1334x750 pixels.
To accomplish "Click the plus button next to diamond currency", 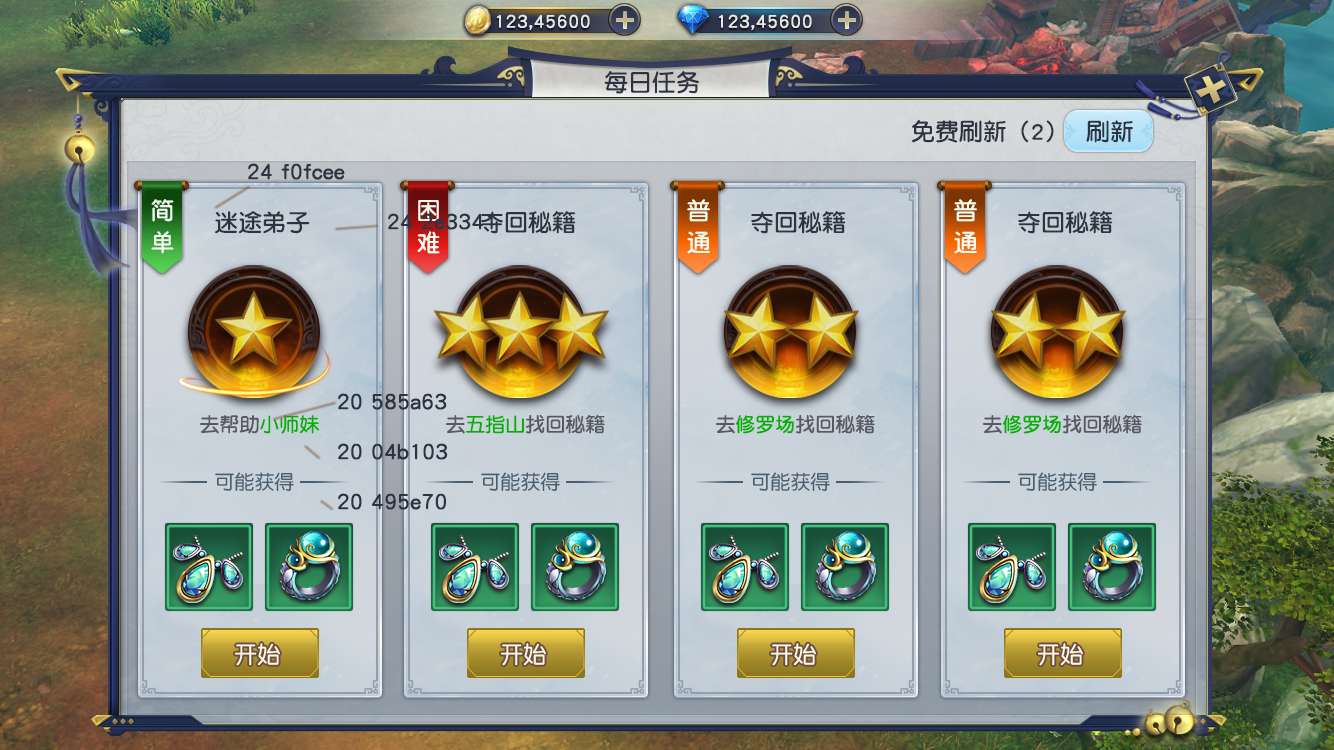I will (x=845, y=19).
